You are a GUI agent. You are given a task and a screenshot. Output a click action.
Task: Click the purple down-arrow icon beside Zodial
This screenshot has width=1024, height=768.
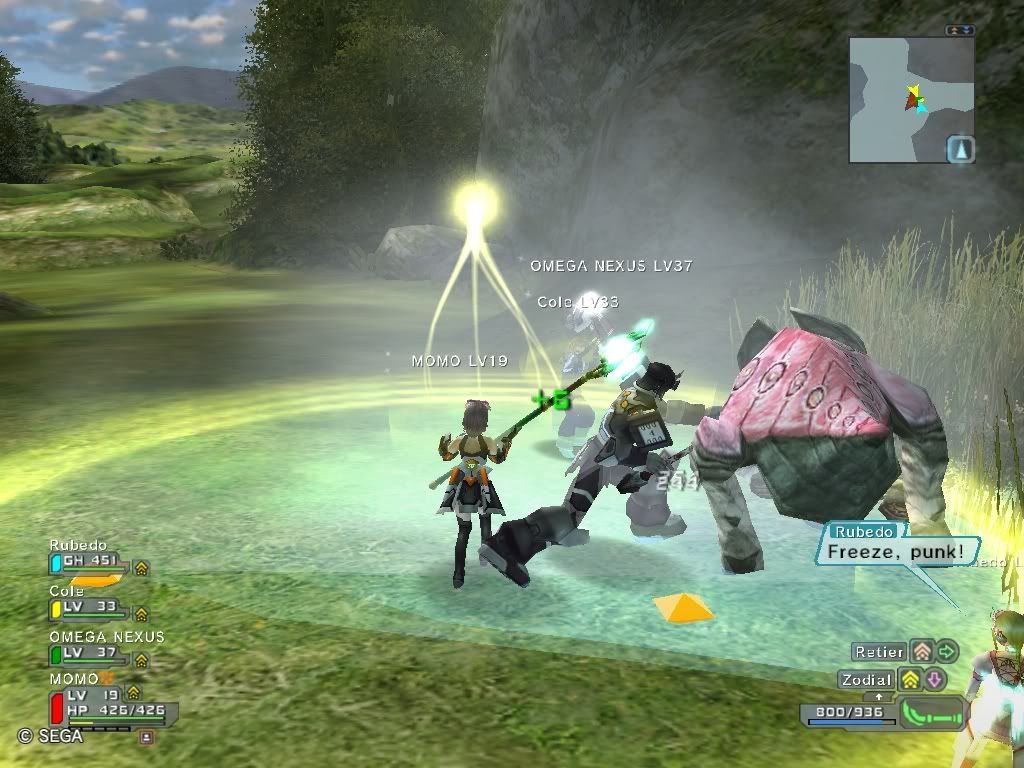point(935,680)
